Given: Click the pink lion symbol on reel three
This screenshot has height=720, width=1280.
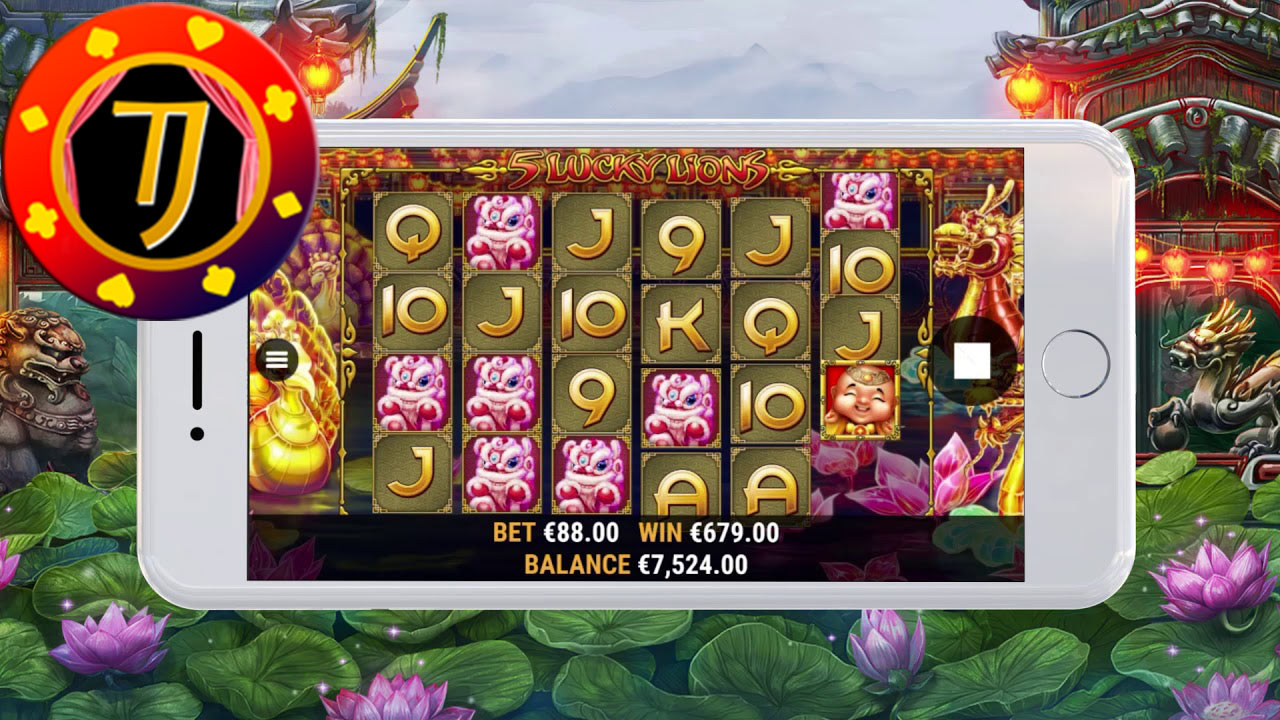Looking at the screenshot, I should click(591, 473).
